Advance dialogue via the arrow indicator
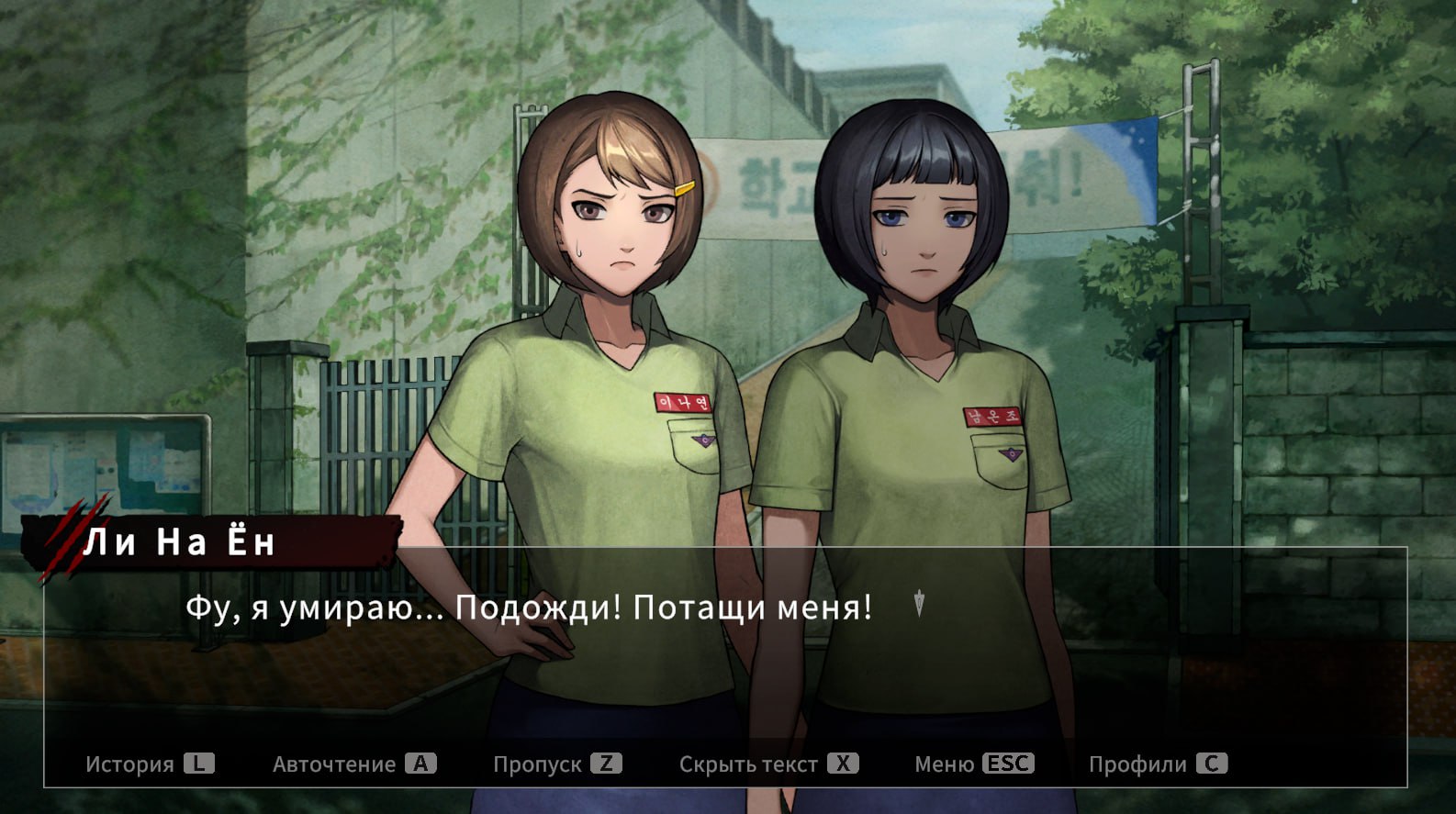This screenshot has width=1456, height=814. (919, 604)
